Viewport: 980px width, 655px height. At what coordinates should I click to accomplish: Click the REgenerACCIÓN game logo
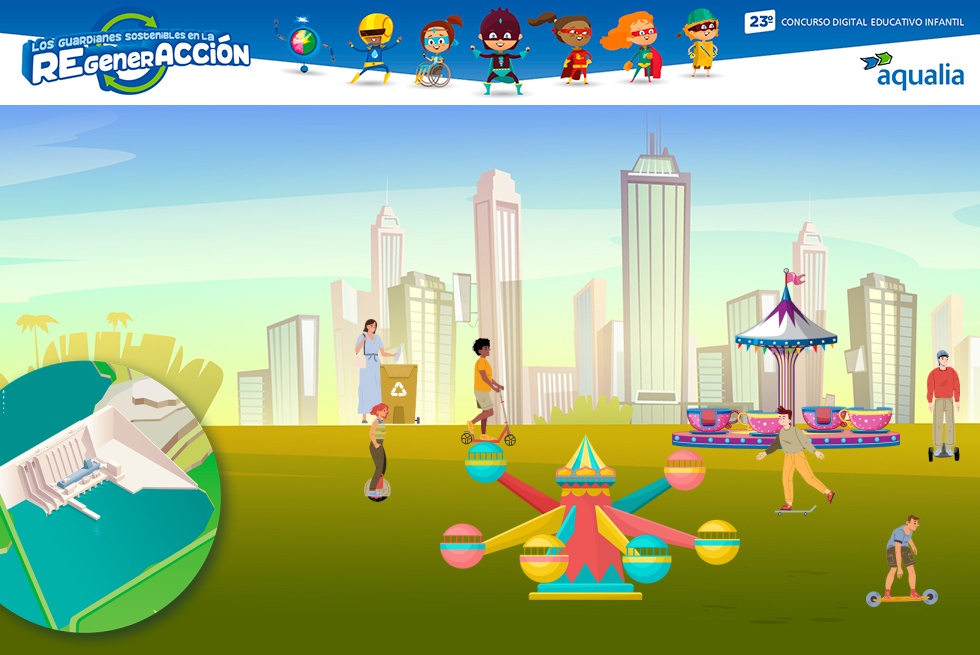coord(138,55)
